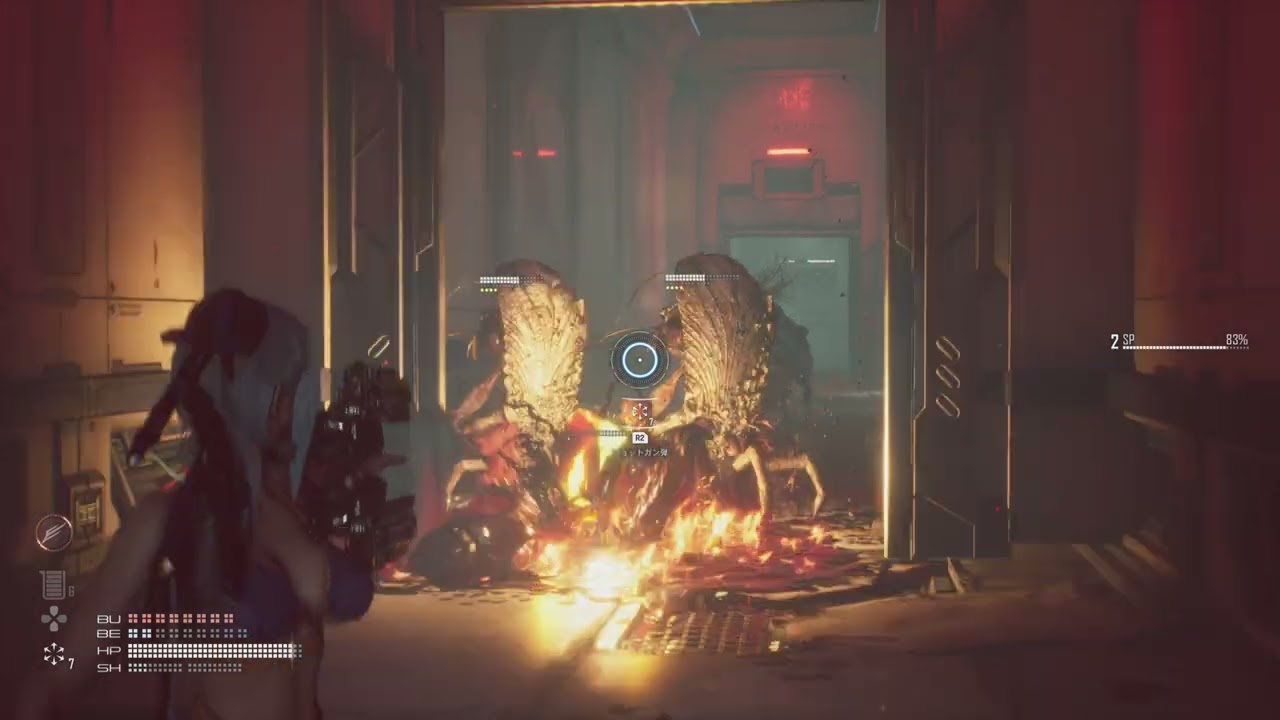Click the ammo magazine canister icon
Image resolution: width=1280 pixels, height=720 pixels.
pos(52,585)
